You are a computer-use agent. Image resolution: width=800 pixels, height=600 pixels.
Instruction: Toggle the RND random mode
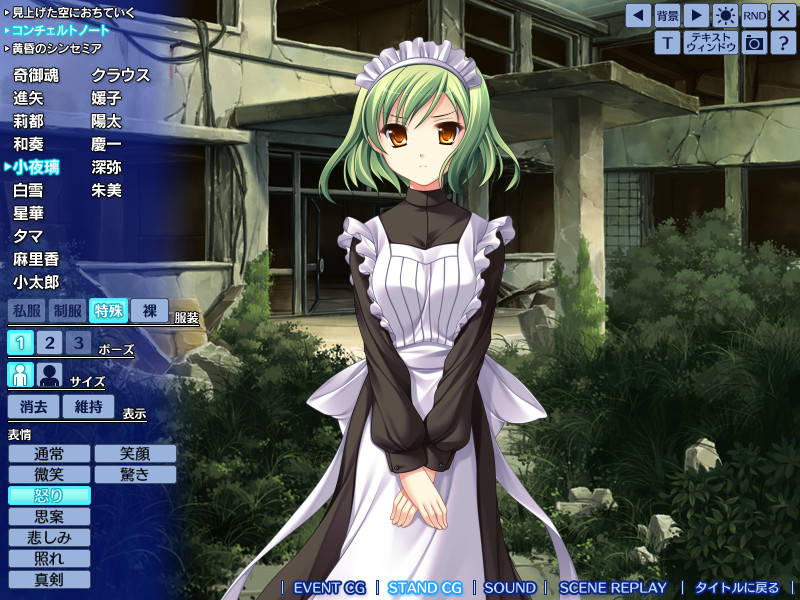tap(754, 15)
